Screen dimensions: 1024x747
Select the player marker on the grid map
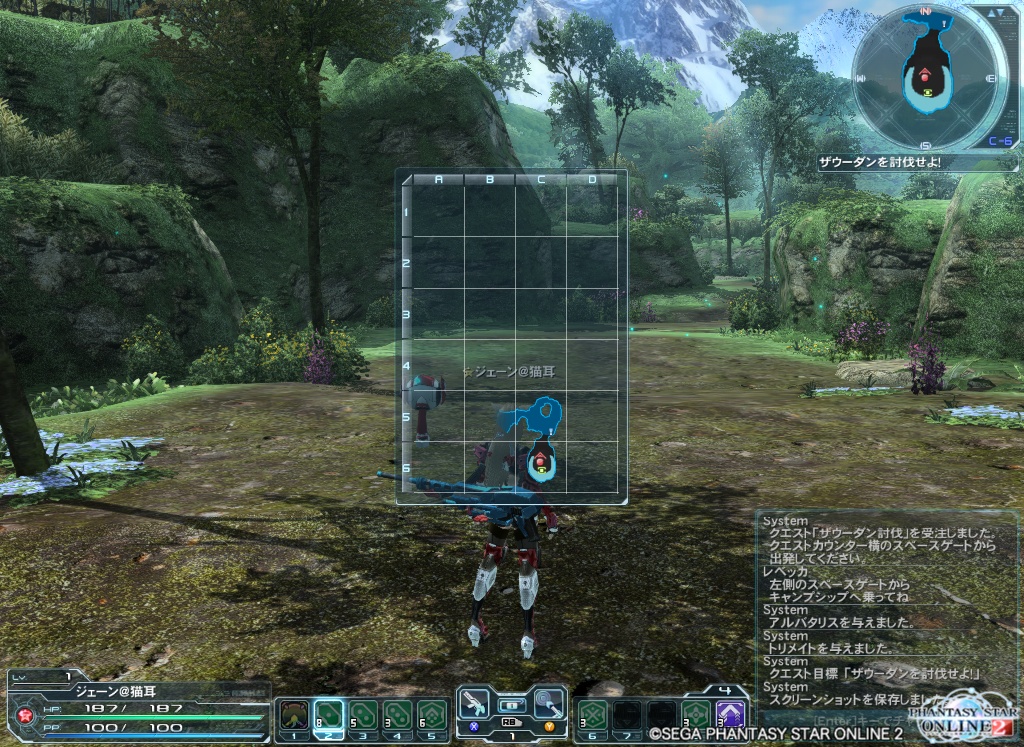click(x=541, y=461)
